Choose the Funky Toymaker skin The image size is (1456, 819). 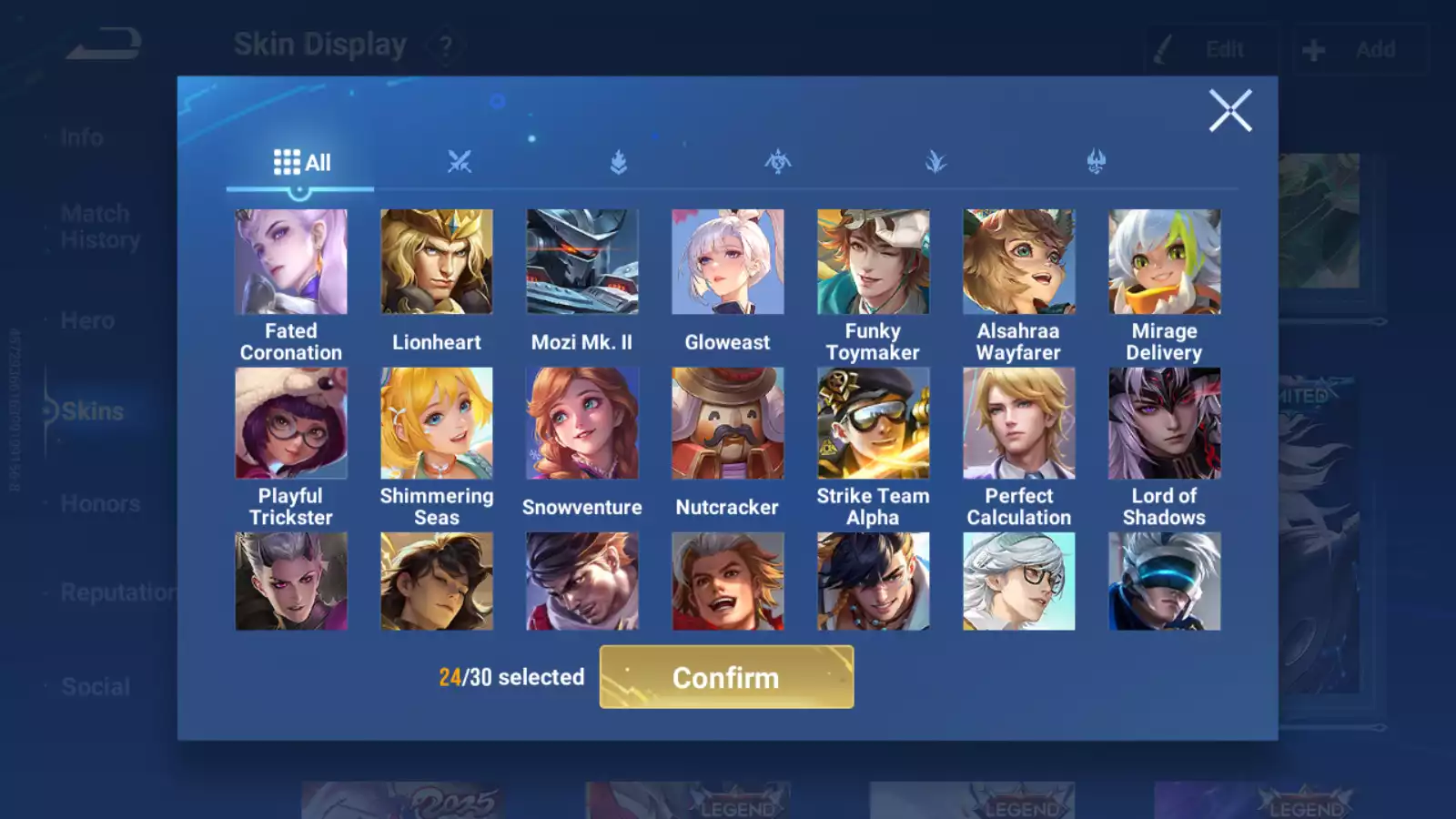(x=874, y=262)
